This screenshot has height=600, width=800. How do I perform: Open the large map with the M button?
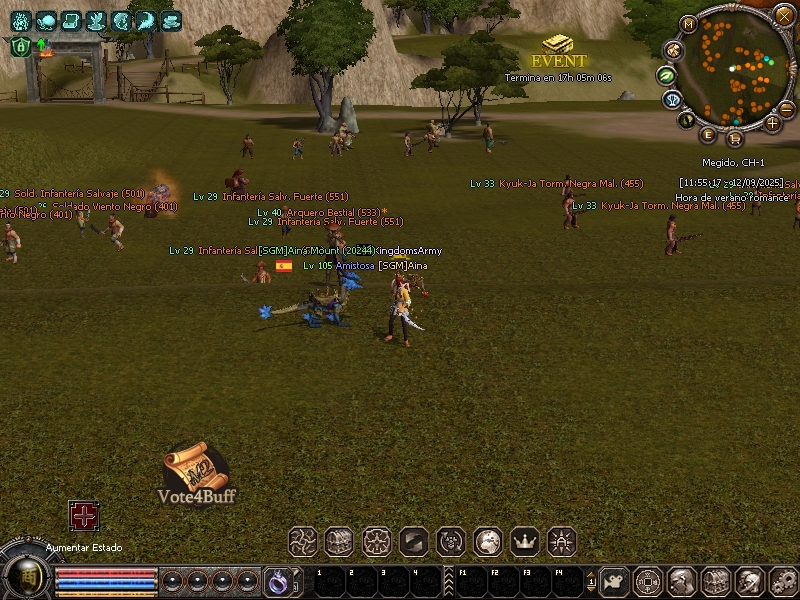coord(688,23)
